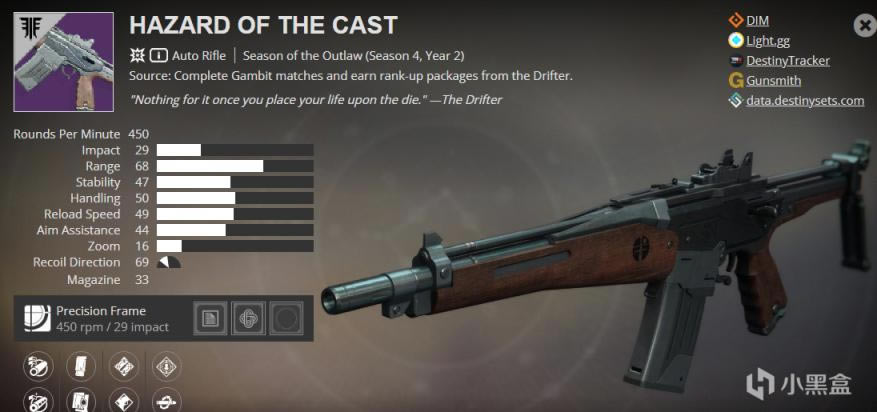The width and height of the screenshot is (877, 412).
Task: Select the knot-pattern masterwork socket
Action: [248, 318]
